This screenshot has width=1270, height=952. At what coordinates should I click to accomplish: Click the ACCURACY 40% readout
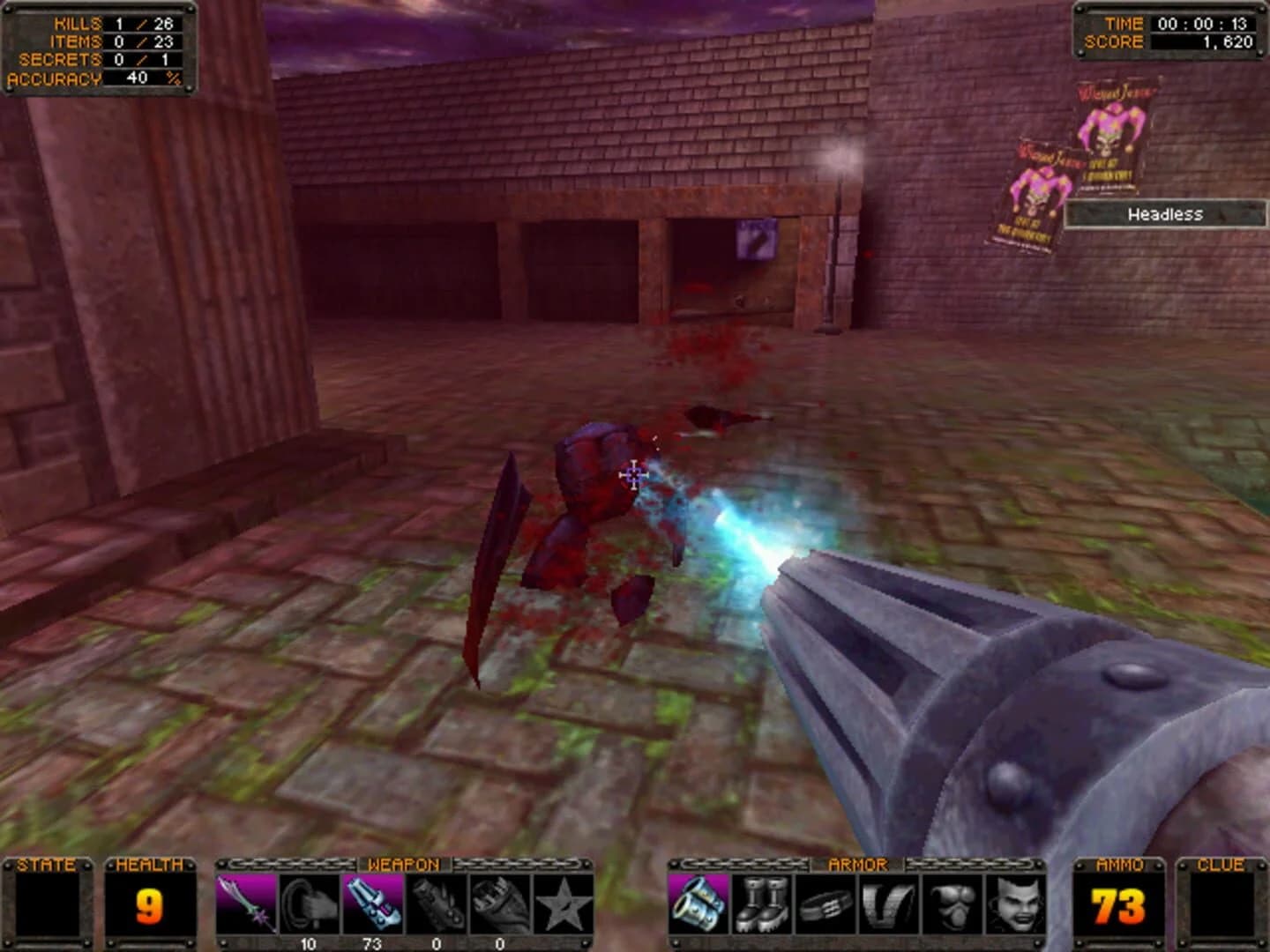tap(93, 79)
